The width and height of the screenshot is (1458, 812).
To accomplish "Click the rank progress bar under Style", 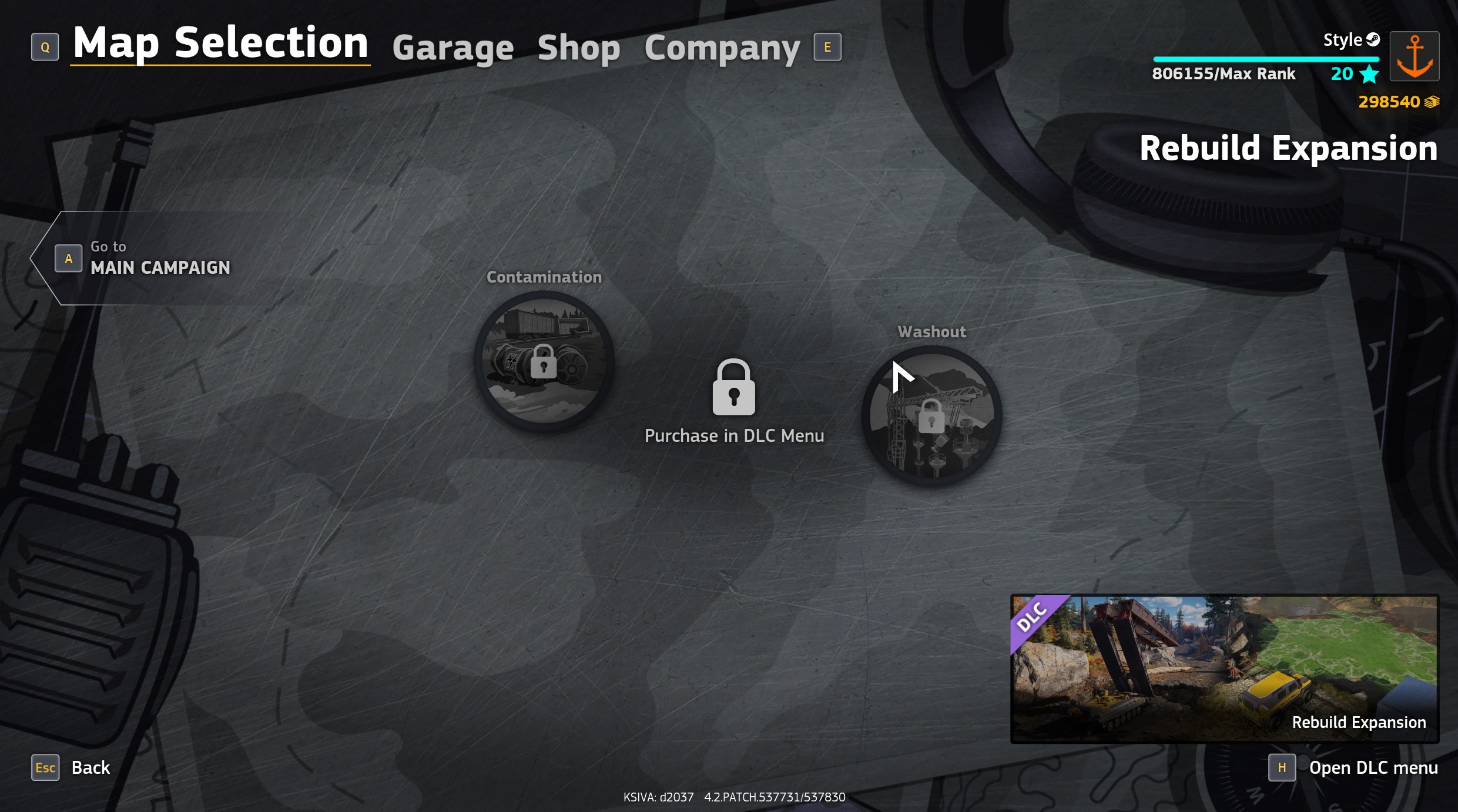I will (1267, 59).
